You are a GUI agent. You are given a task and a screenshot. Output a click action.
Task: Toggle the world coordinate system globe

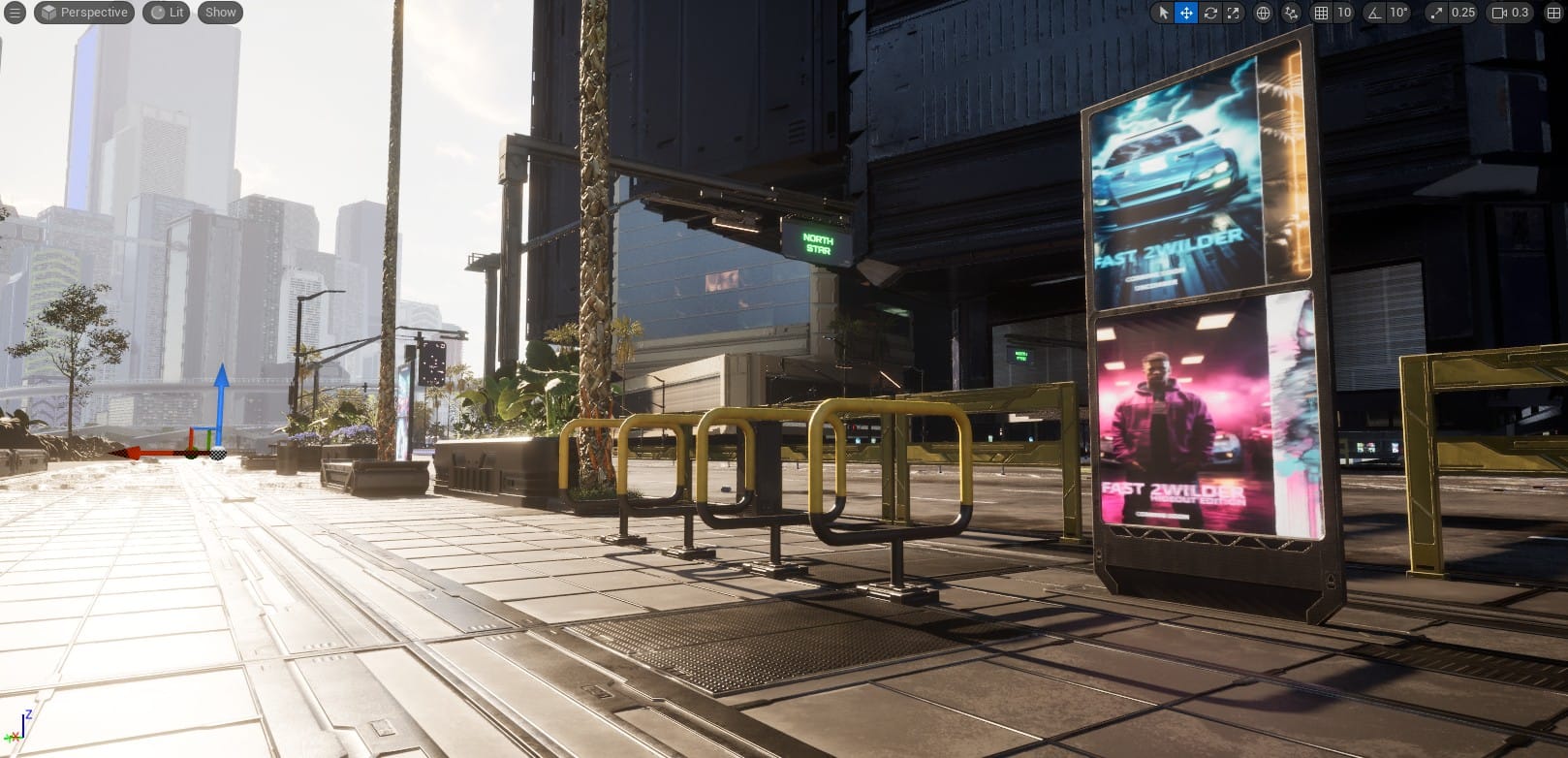1263,13
